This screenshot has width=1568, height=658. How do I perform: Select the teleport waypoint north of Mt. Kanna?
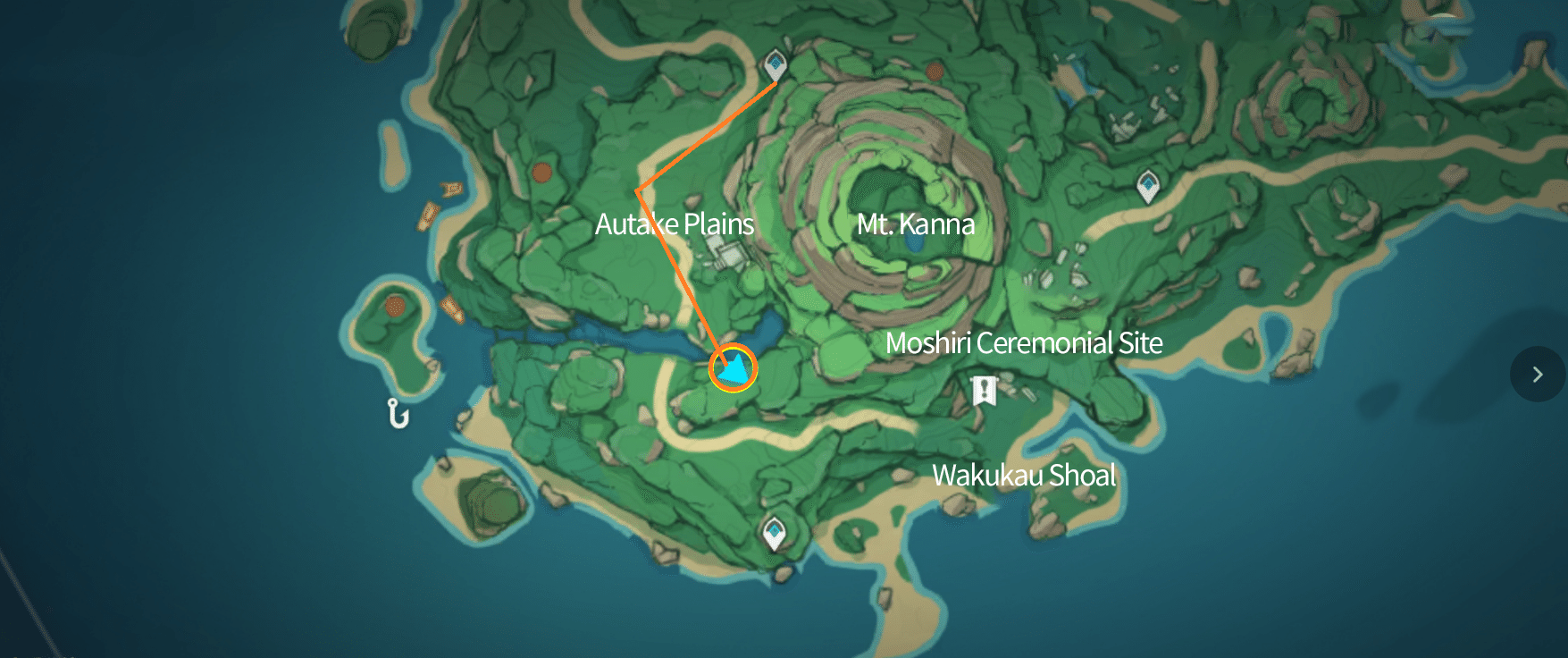[776, 61]
